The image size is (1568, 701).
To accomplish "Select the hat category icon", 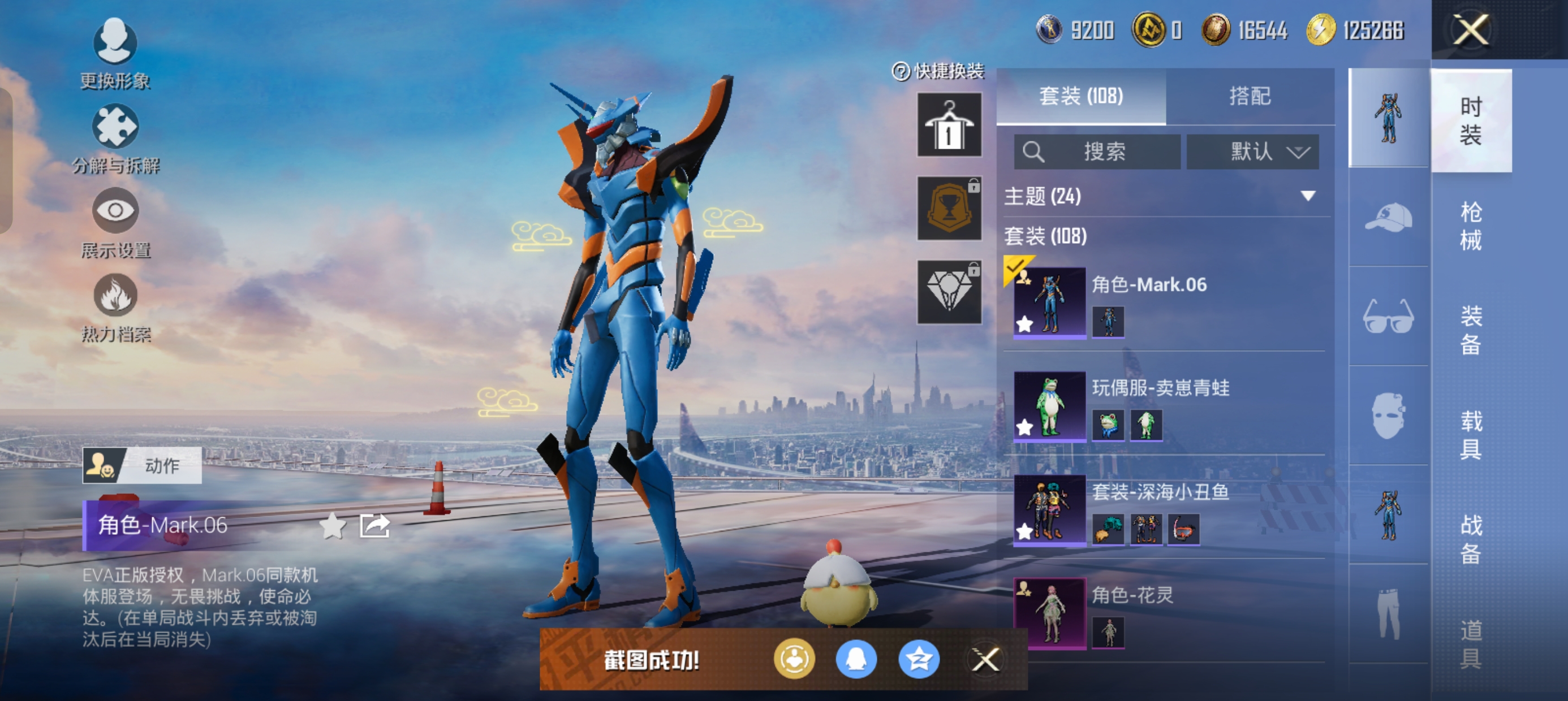I will click(1389, 217).
